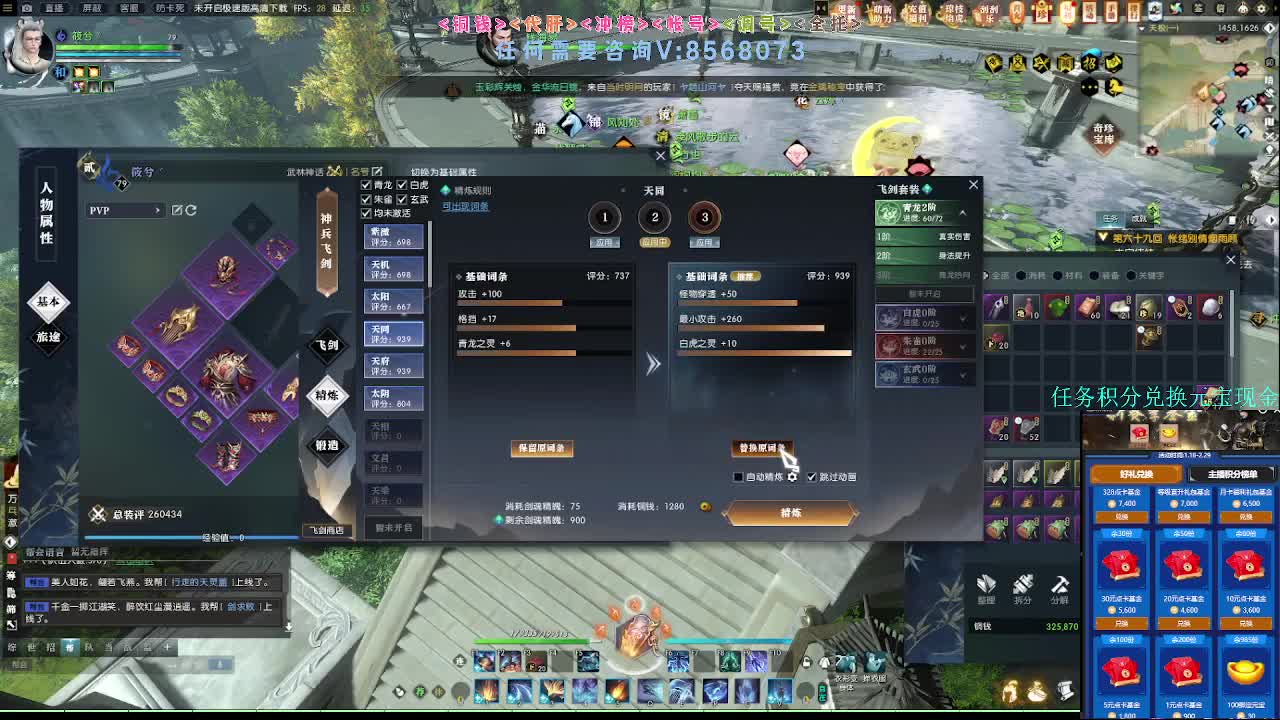Viewport: 1280px width, 720px height.
Task: Click the gear icon beside 自动精炼
Action: (793, 477)
